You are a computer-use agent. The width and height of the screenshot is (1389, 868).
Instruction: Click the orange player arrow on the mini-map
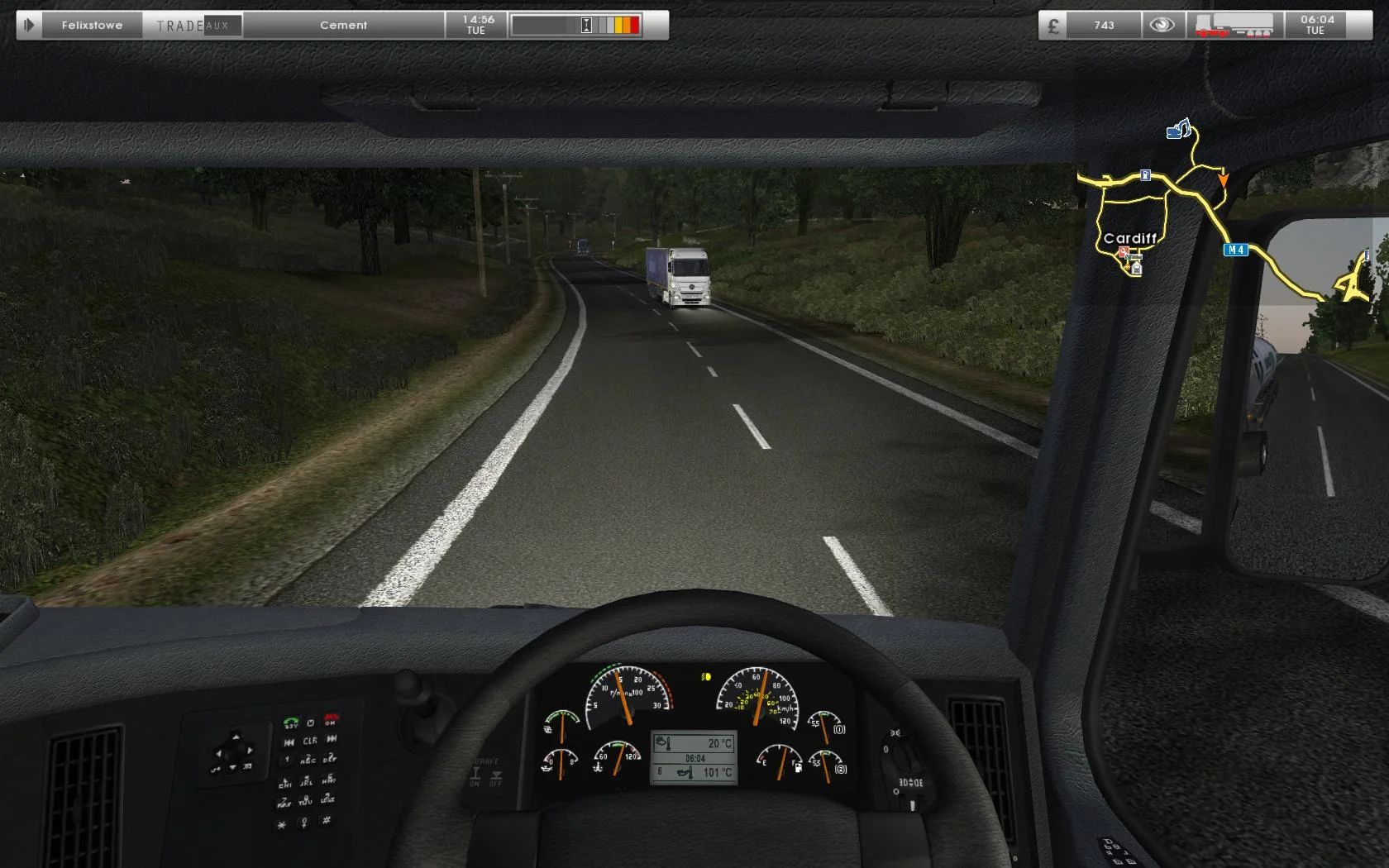coord(1224,179)
